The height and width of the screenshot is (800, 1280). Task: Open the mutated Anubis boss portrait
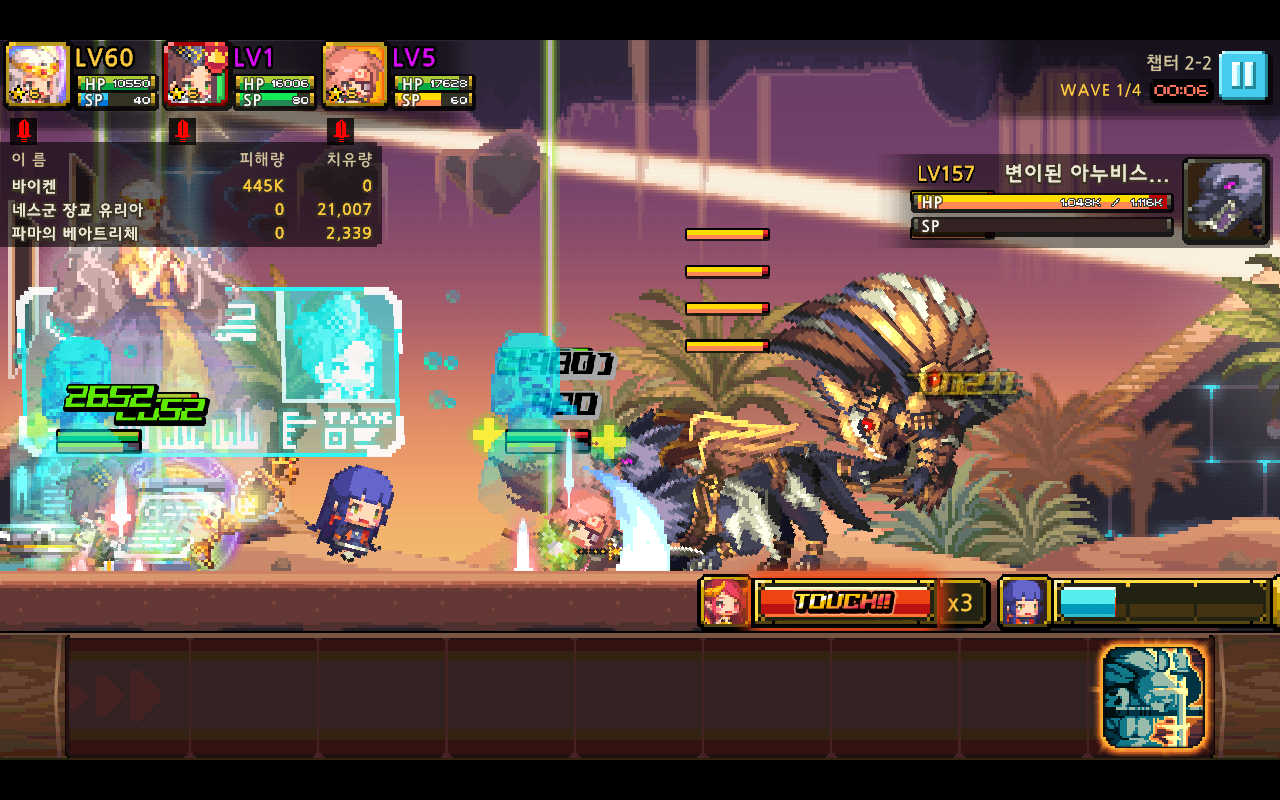[1225, 200]
